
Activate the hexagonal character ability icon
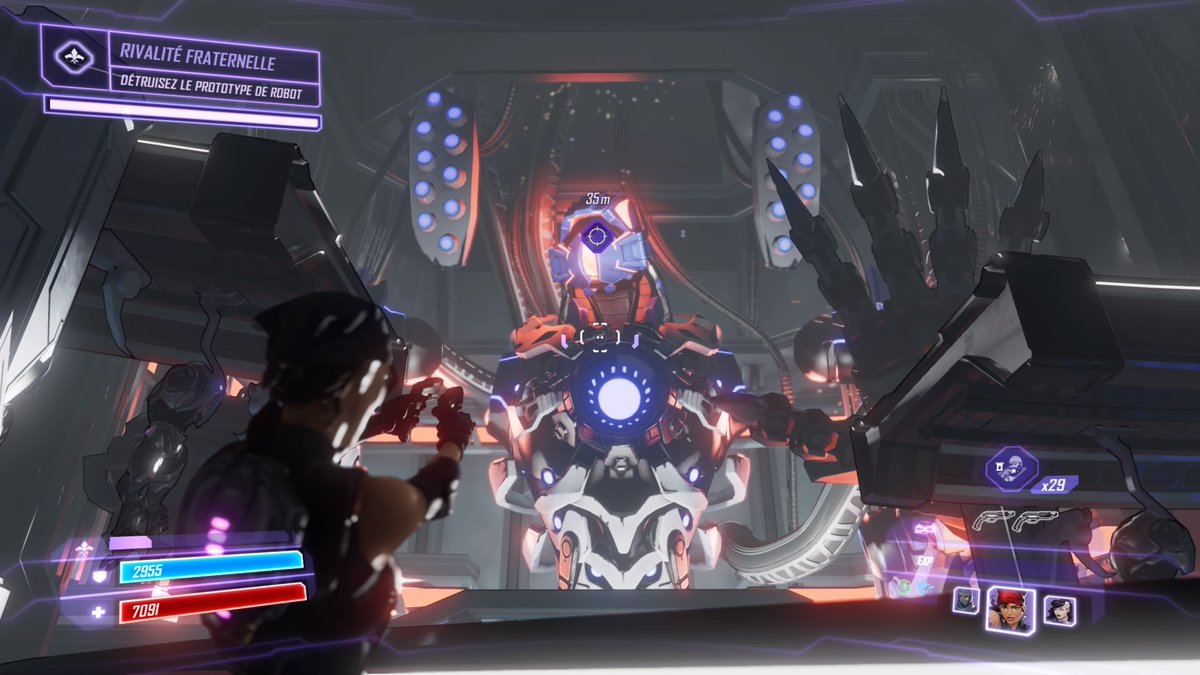click(x=1011, y=468)
